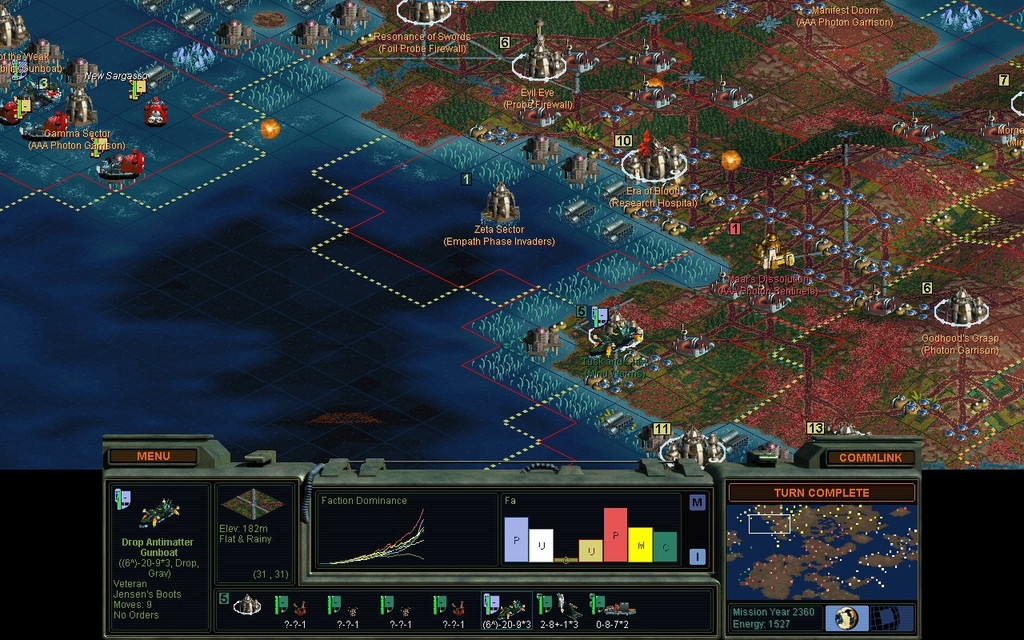This screenshot has height=640, width=1024.
Task: Open the COMMLINK panel
Action: (x=869, y=457)
